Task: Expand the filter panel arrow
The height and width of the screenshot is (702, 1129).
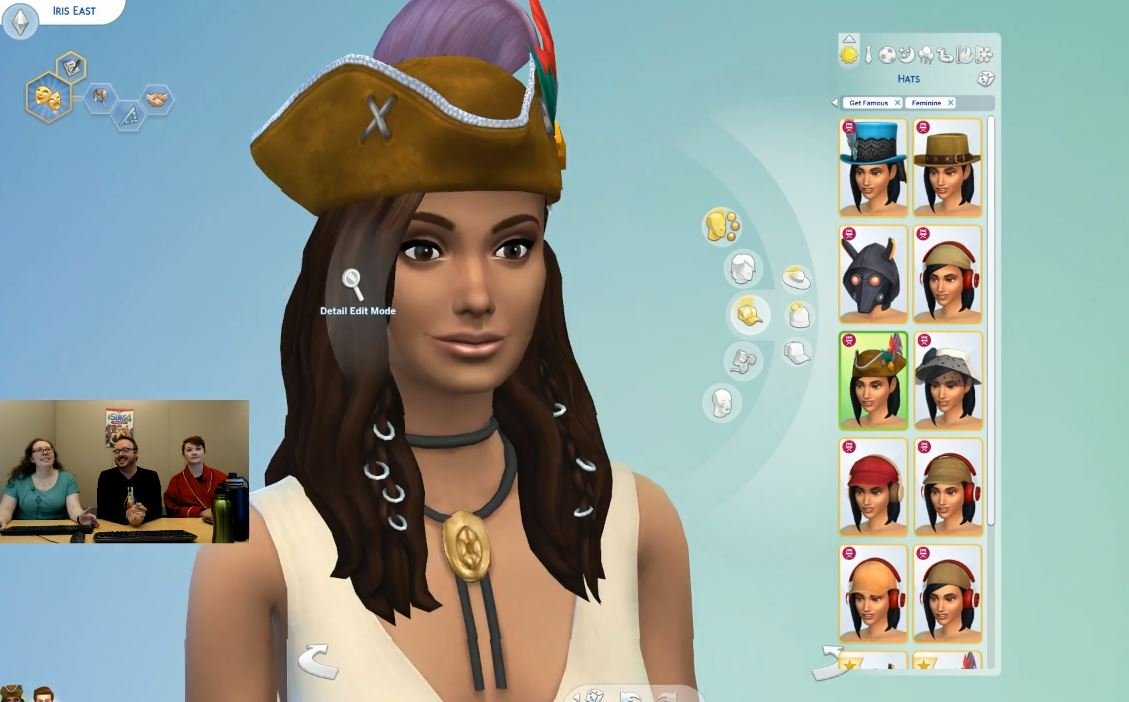Action: point(835,103)
